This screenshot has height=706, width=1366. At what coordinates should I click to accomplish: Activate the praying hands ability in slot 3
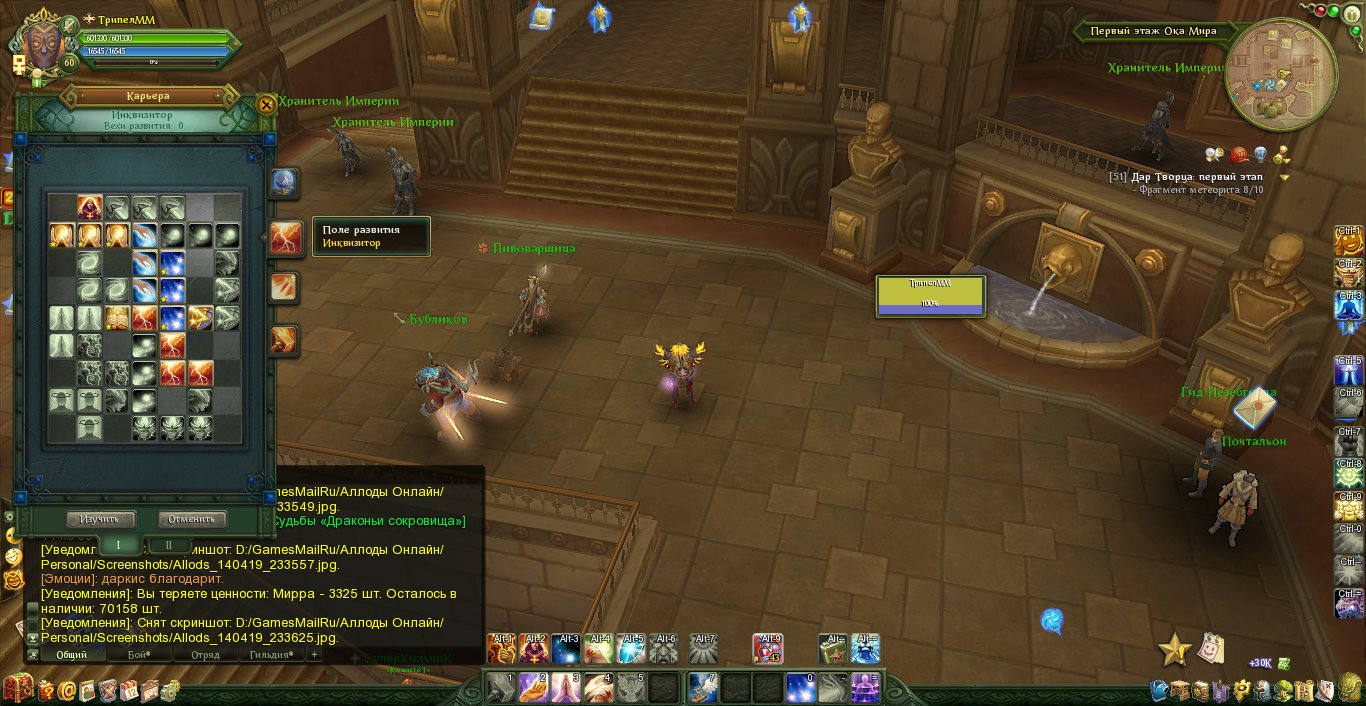565,687
